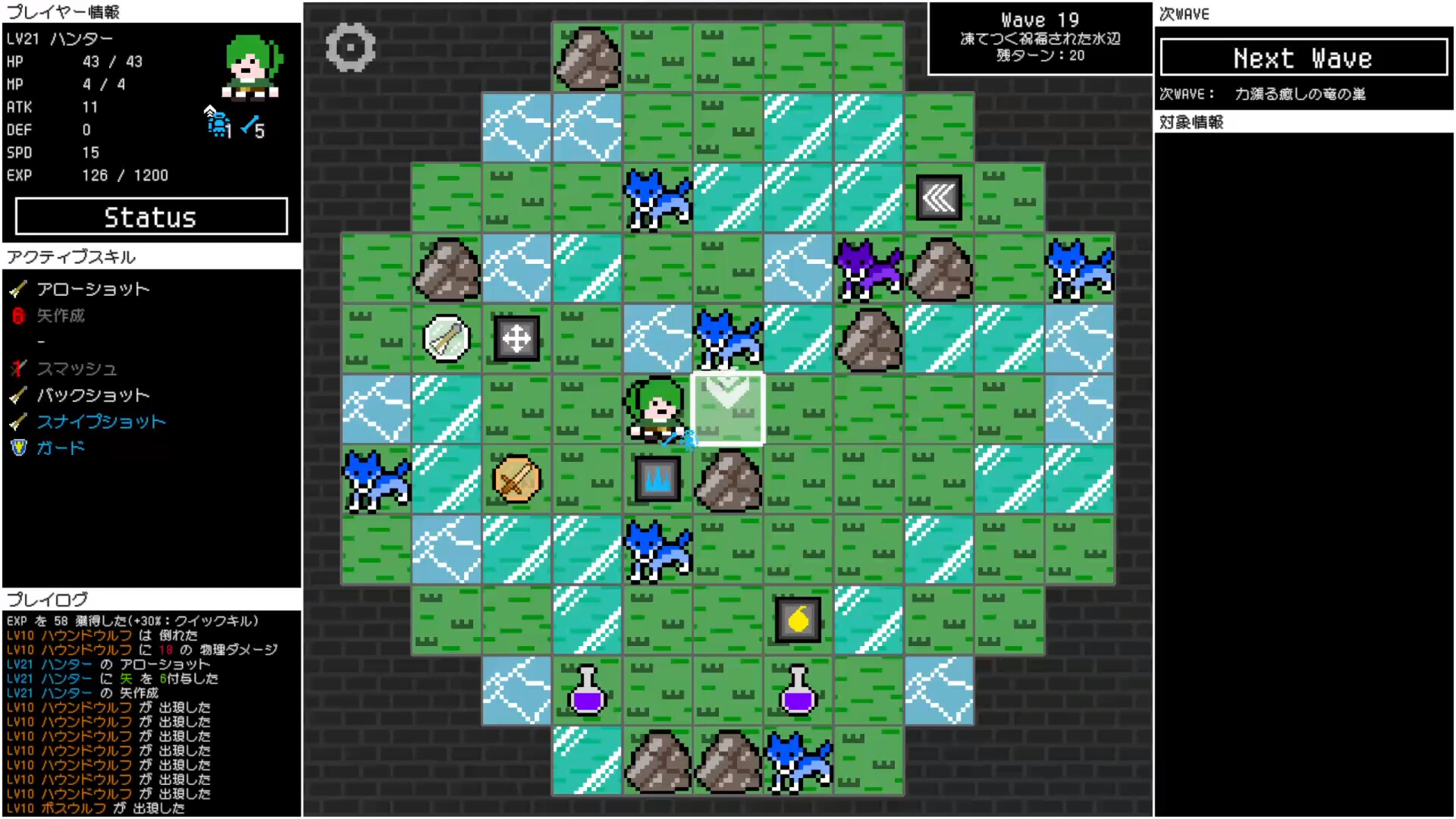Viewport: 1456px width, 819px height.
Task: Open the Status screen
Action: tap(150, 217)
